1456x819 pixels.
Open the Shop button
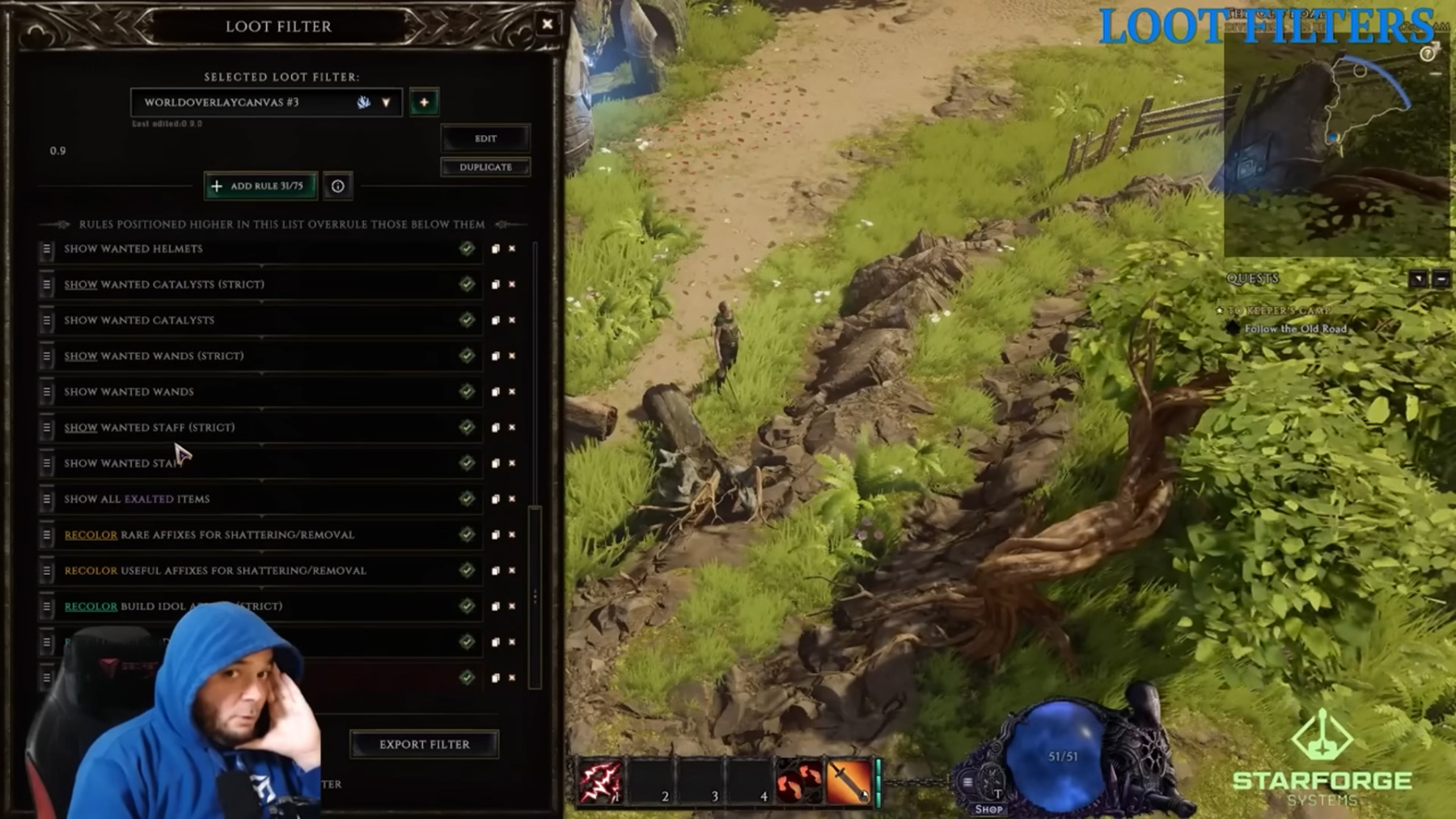coord(988,808)
